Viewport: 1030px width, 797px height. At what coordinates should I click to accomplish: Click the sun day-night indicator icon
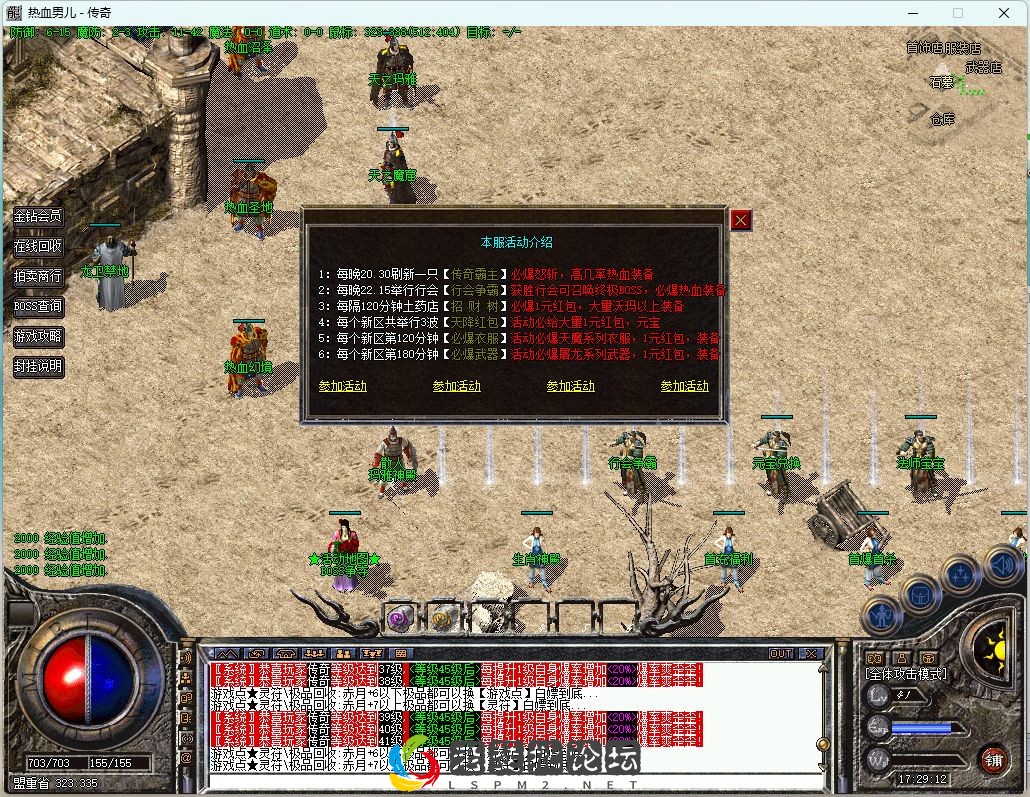[993, 650]
